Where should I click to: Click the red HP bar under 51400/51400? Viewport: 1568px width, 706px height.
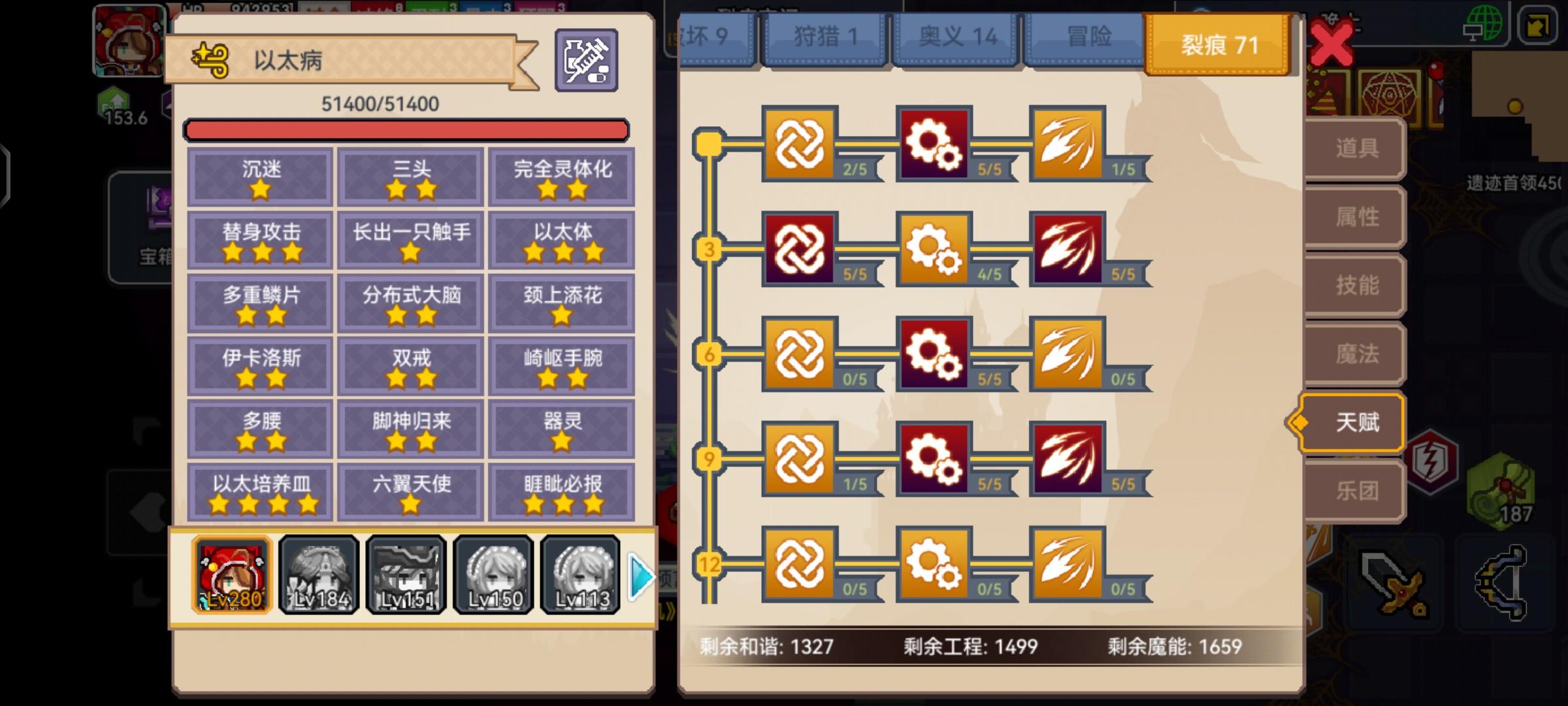tap(408, 129)
